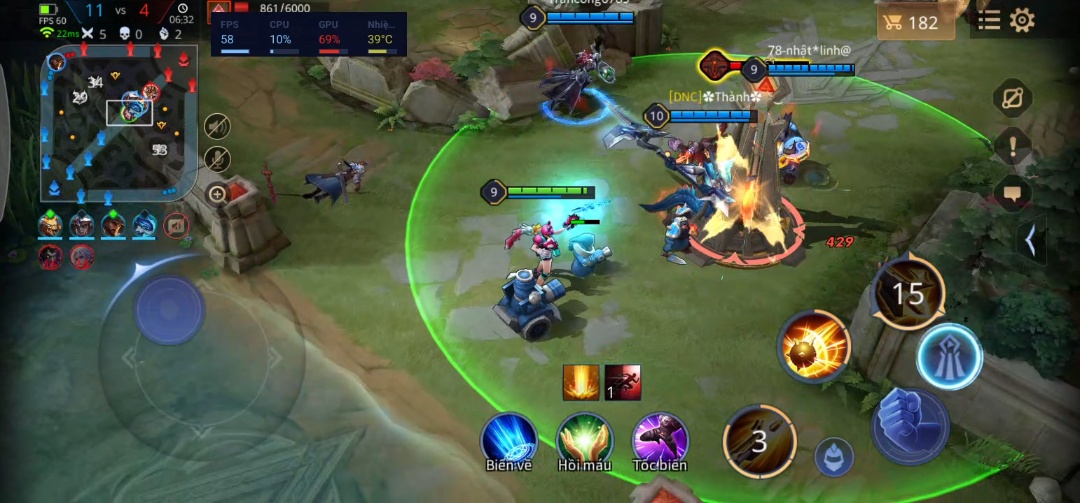The image size is (1080, 503).
Task: Expand the side panel arrow
Action: (x=1030, y=241)
